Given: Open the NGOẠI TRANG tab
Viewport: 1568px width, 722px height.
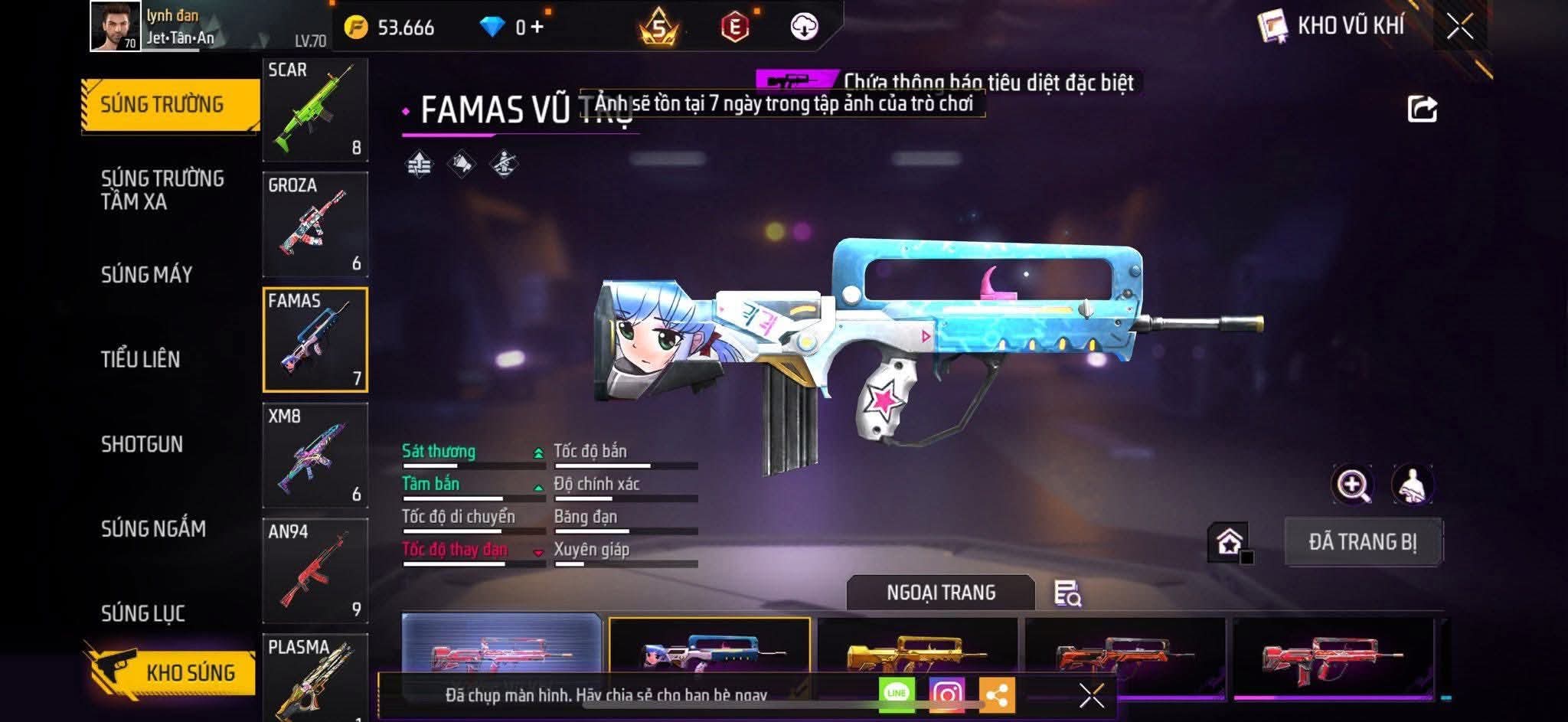Looking at the screenshot, I should click(940, 593).
